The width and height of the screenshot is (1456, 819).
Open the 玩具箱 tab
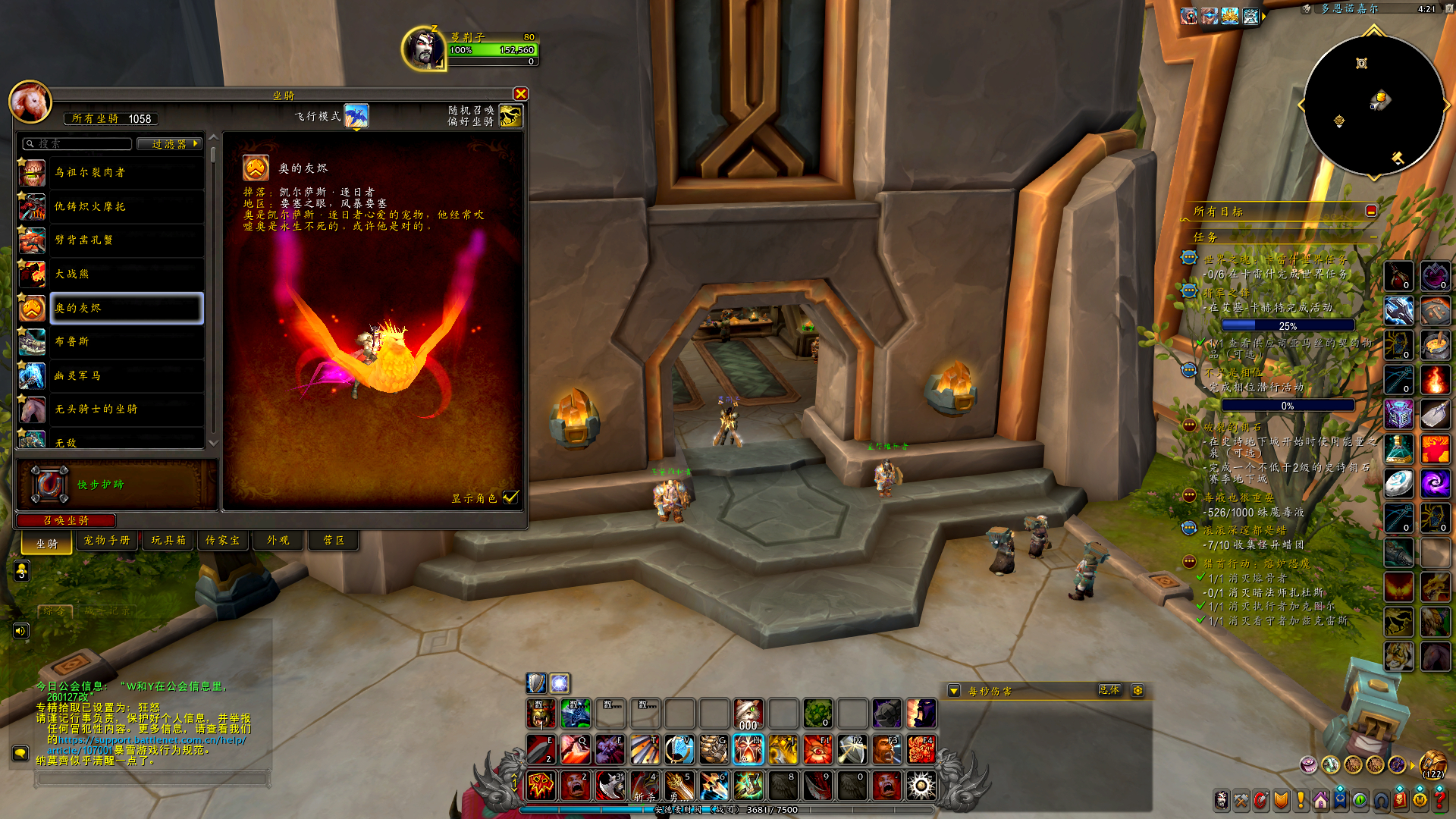click(x=168, y=541)
